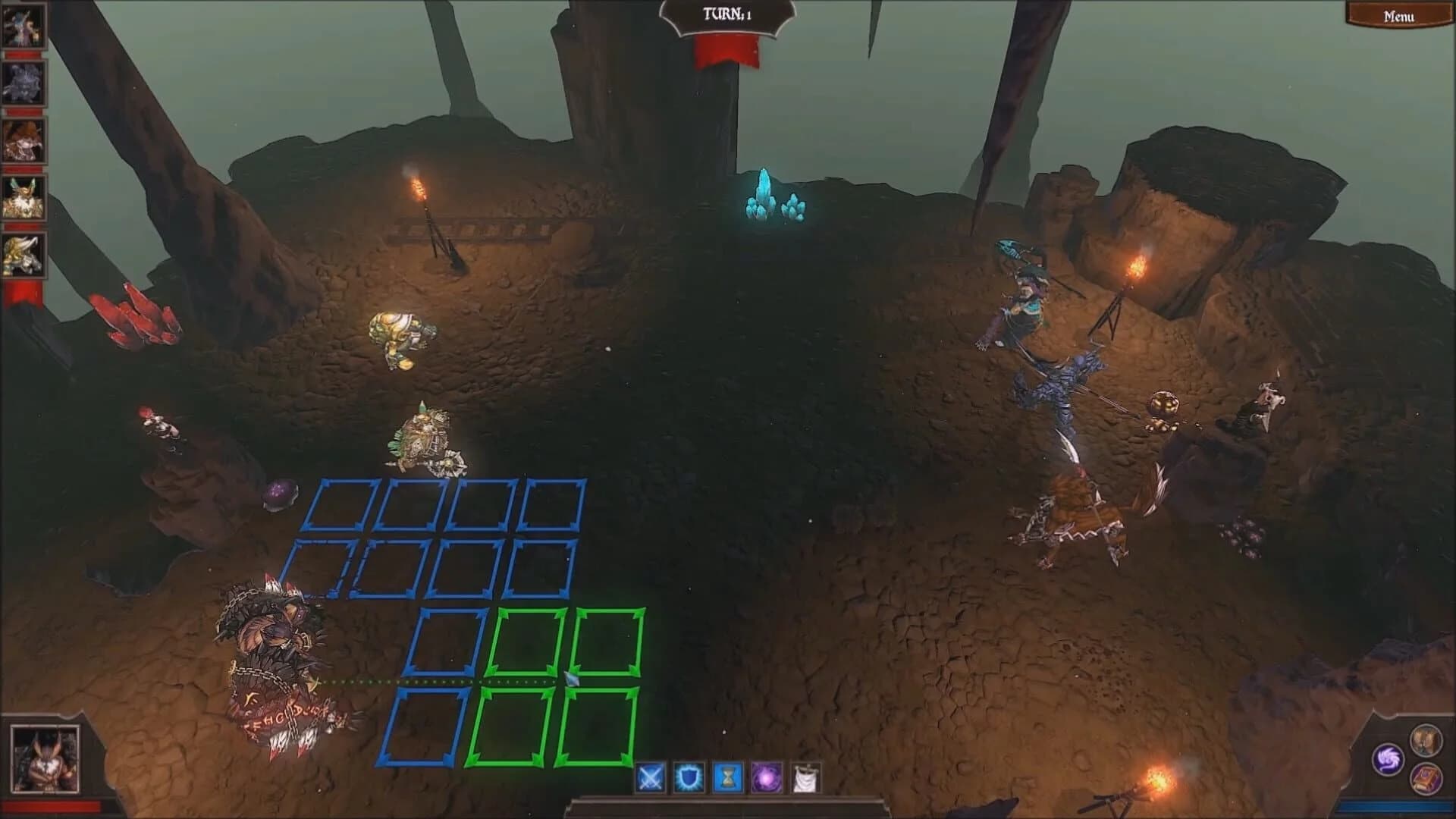Choose the white flag surrender action

[x=807, y=777]
